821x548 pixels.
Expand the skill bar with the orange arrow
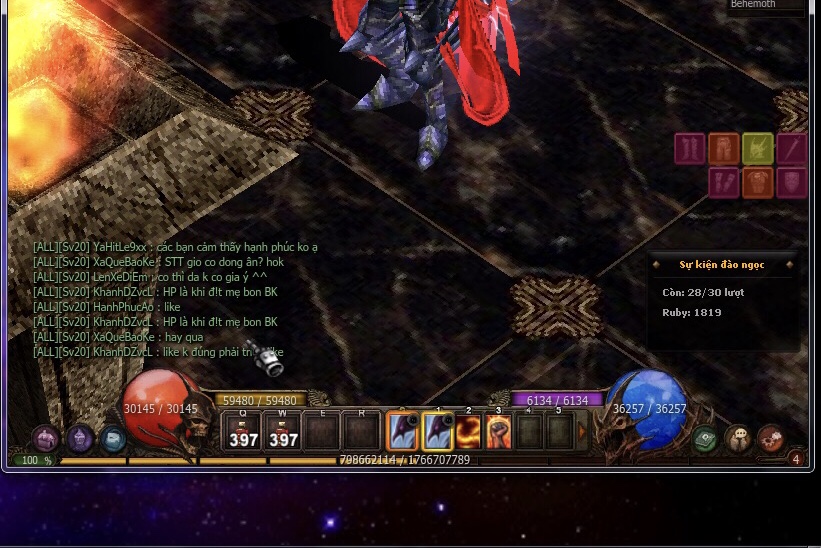coord(583,432)
